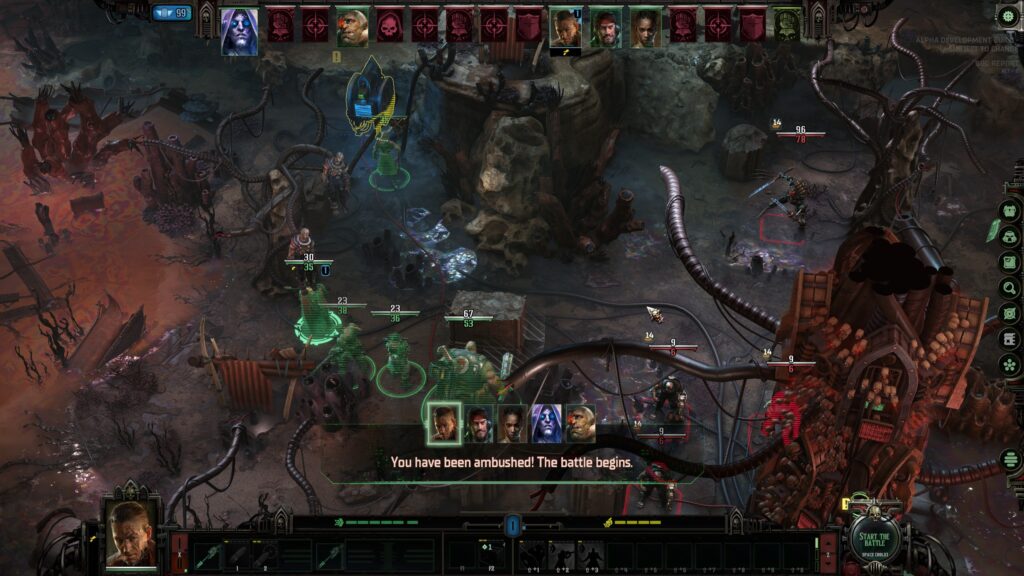The height and width of the screenshot is (576, 1024).
Task: Open the character sheet armor icon
Action: point(1010,211)
